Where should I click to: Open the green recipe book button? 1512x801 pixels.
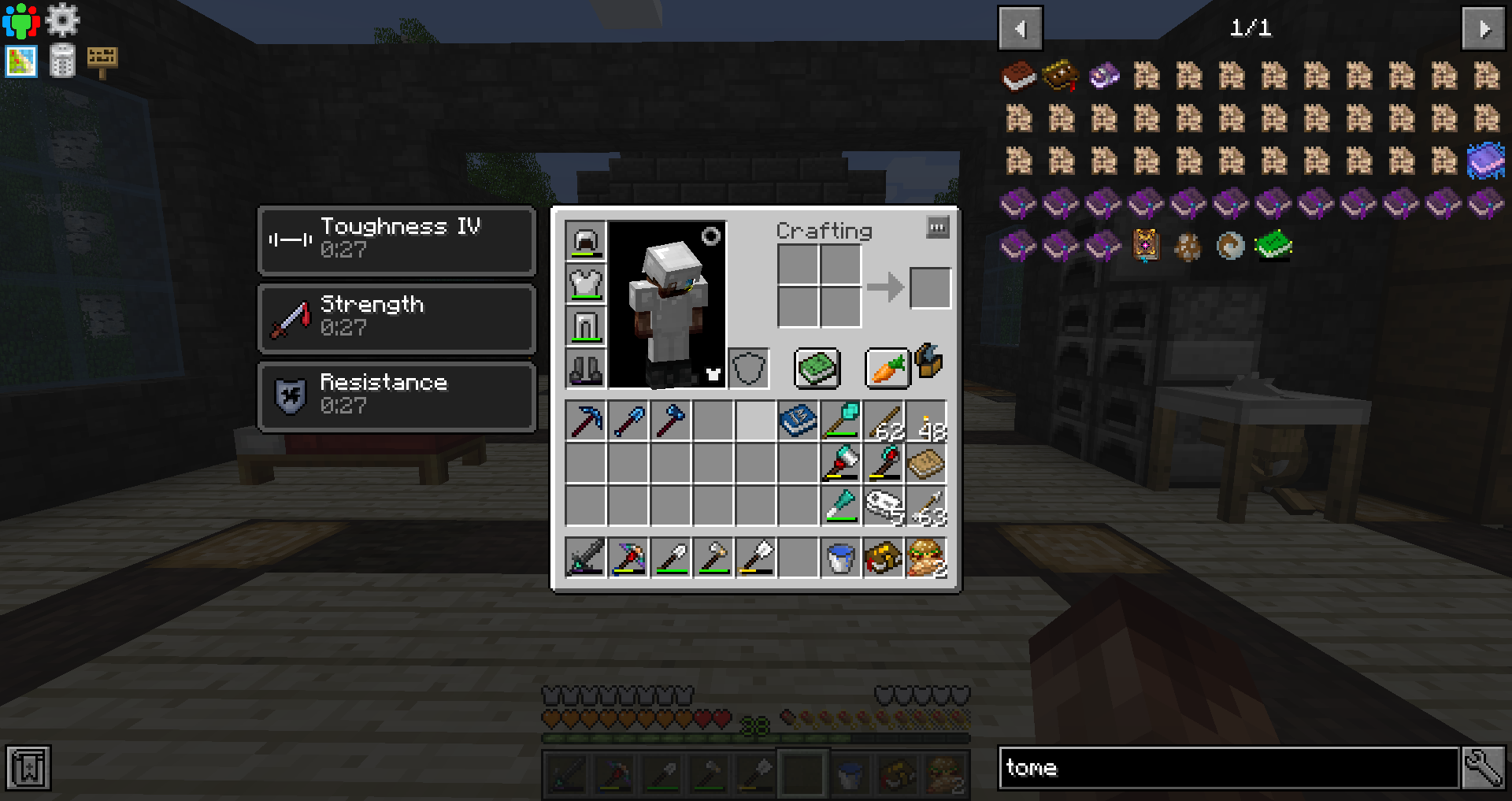817,368
